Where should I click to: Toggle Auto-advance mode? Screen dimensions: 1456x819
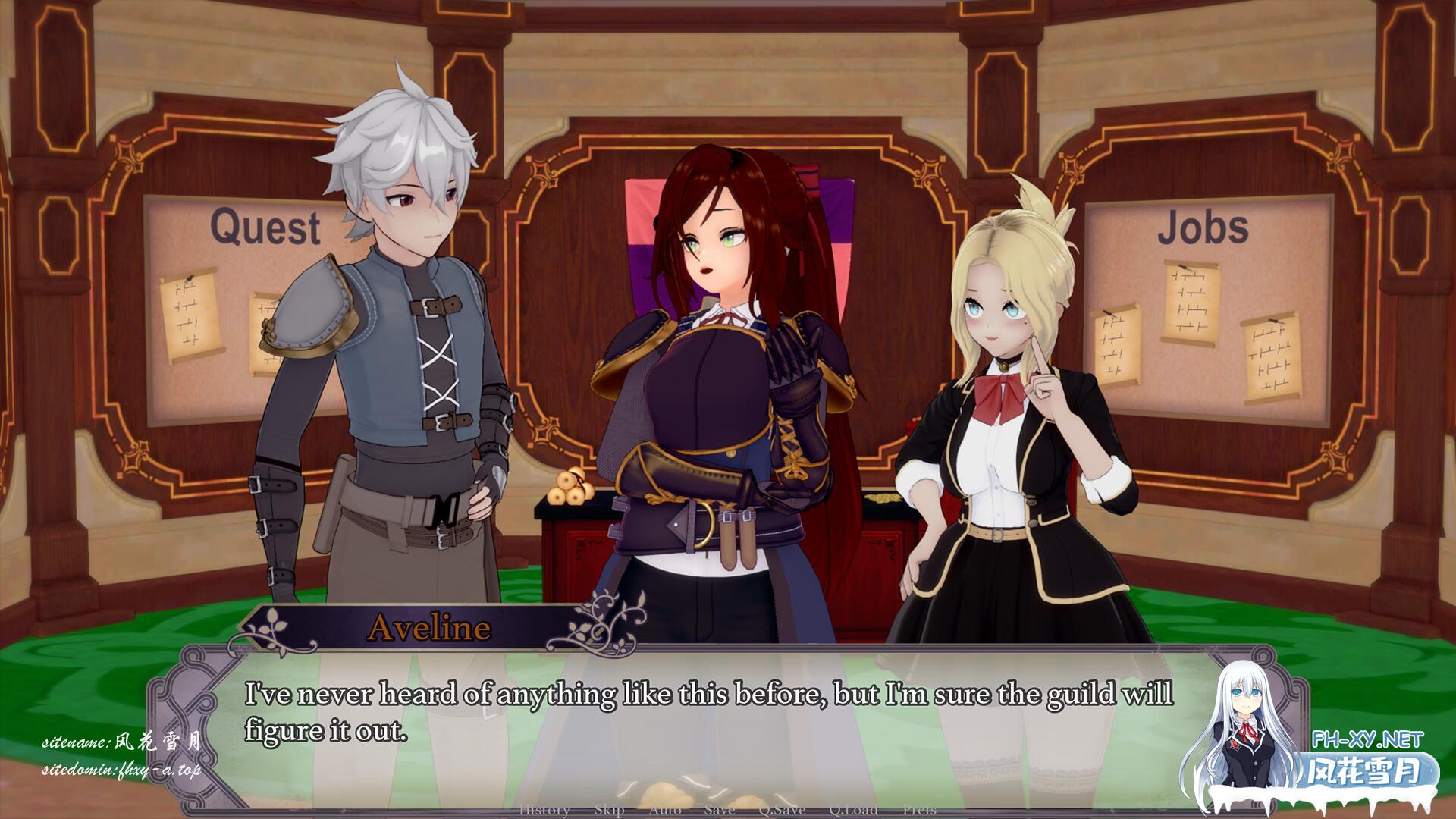664,810
